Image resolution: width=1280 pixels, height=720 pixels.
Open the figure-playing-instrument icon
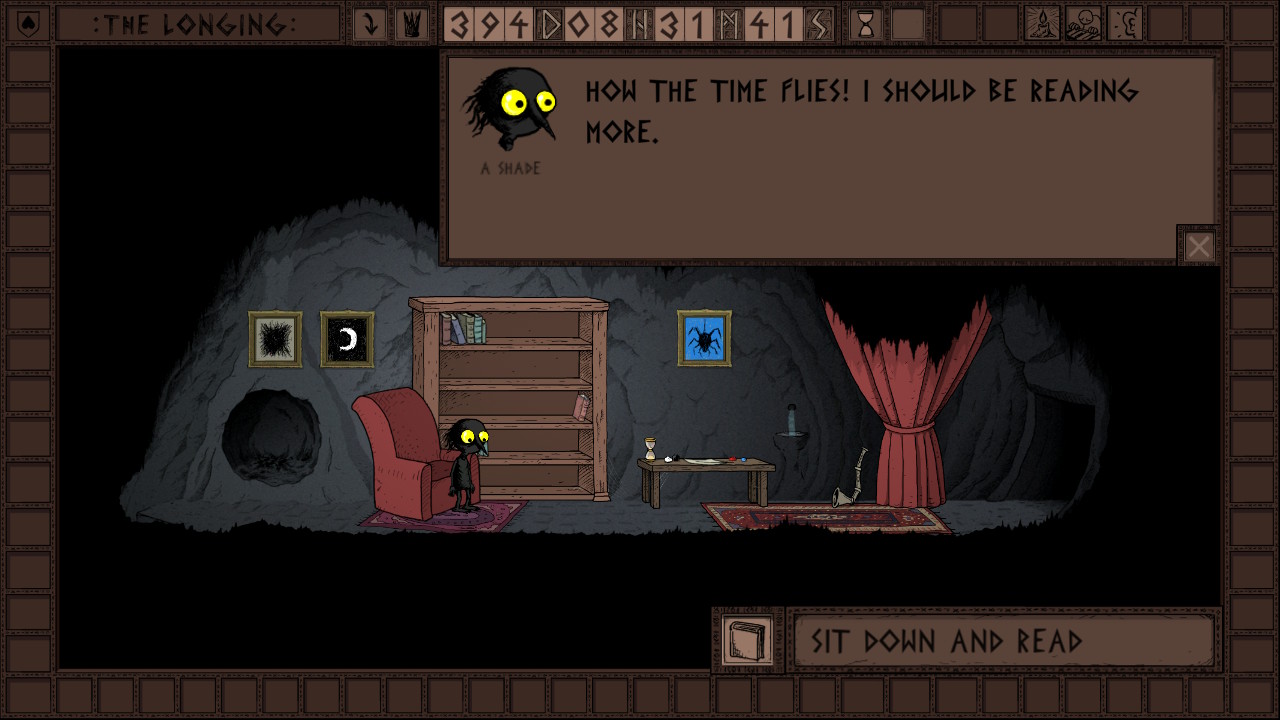click(1084, 24)
